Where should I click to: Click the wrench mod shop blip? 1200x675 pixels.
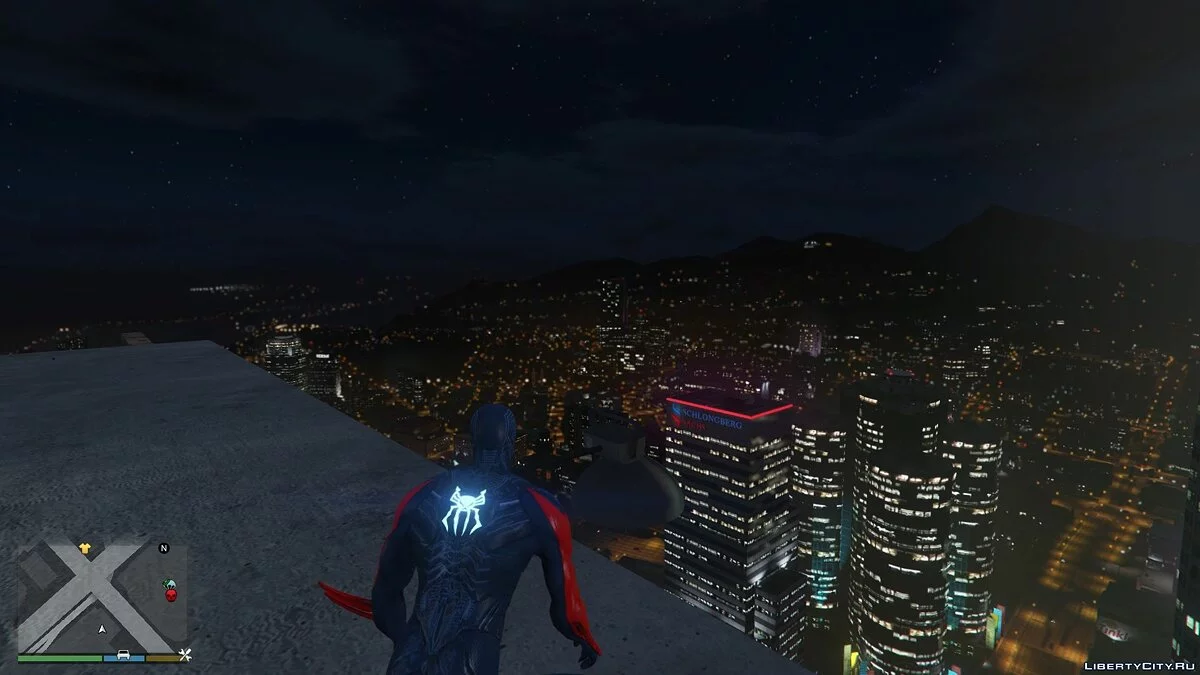click(x=185, y=656)
